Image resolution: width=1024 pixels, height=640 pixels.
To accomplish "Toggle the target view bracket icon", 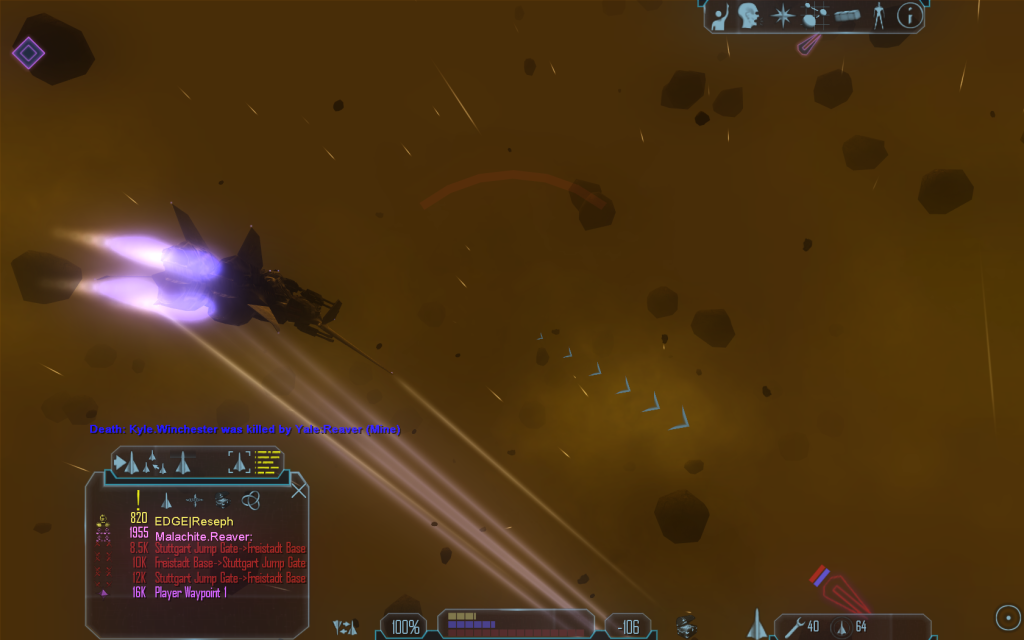I will pyautogui.click(x=240, y=462).
